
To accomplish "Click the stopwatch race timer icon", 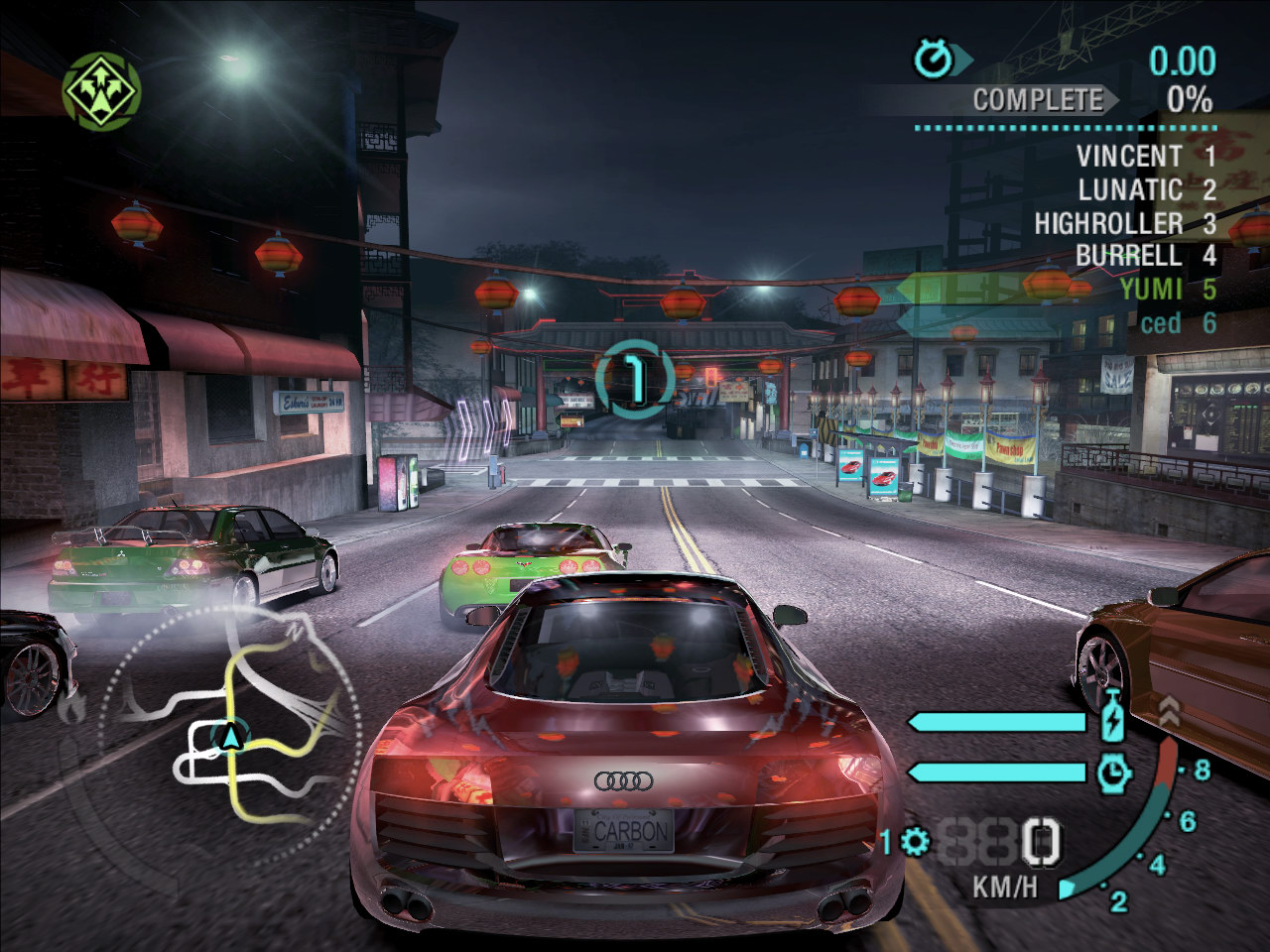I will [x=933, y=59].
